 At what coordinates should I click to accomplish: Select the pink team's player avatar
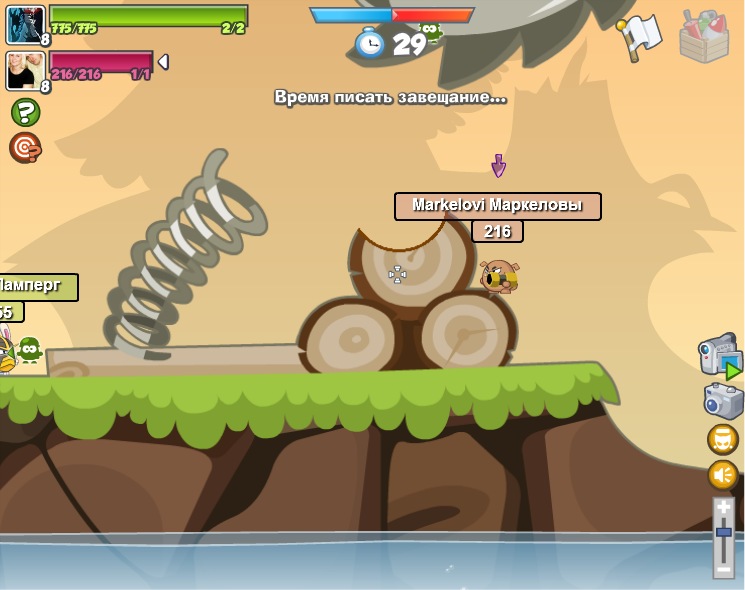tap(25, 70)
